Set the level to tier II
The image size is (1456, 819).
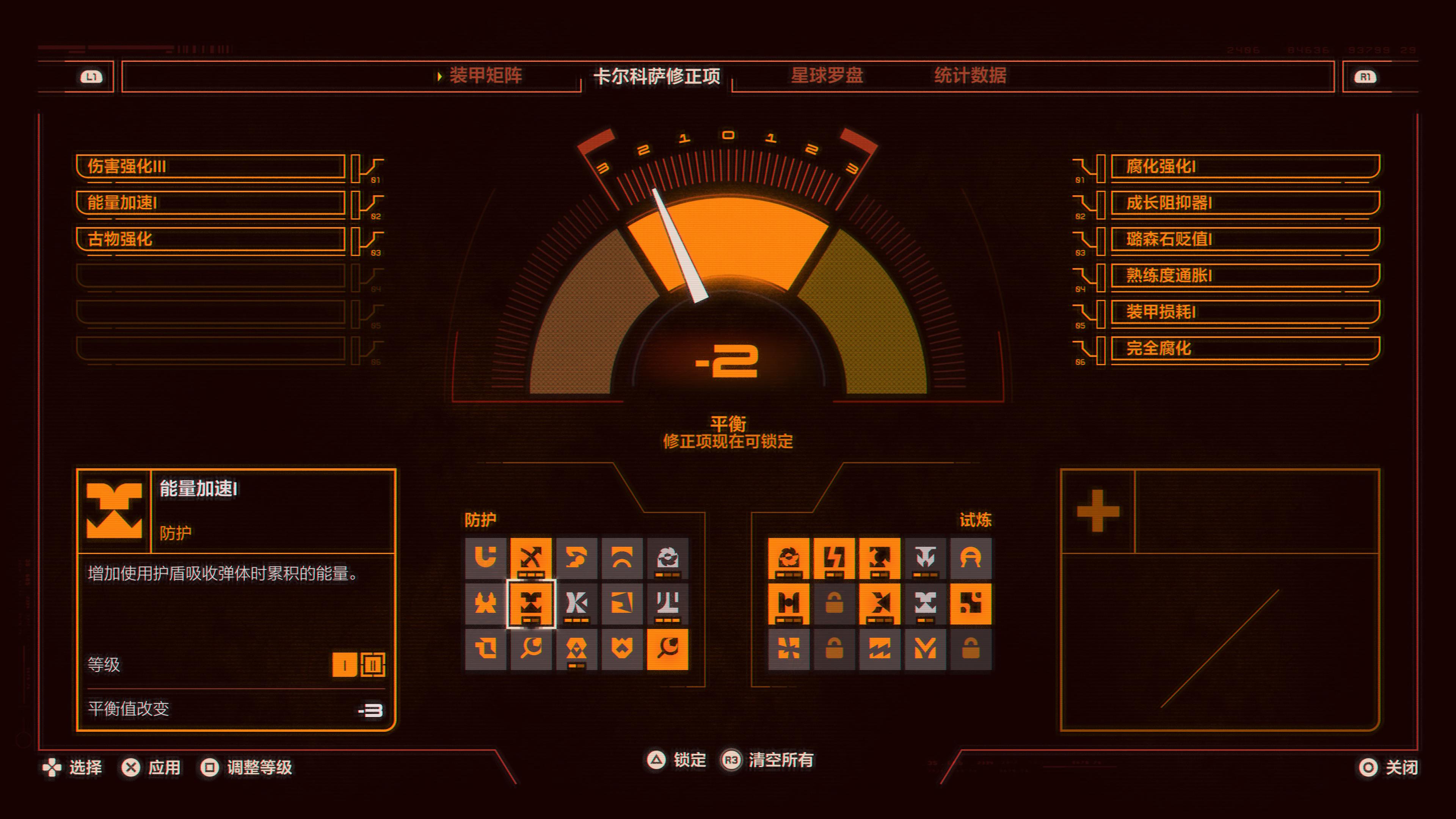pos(373,665)
